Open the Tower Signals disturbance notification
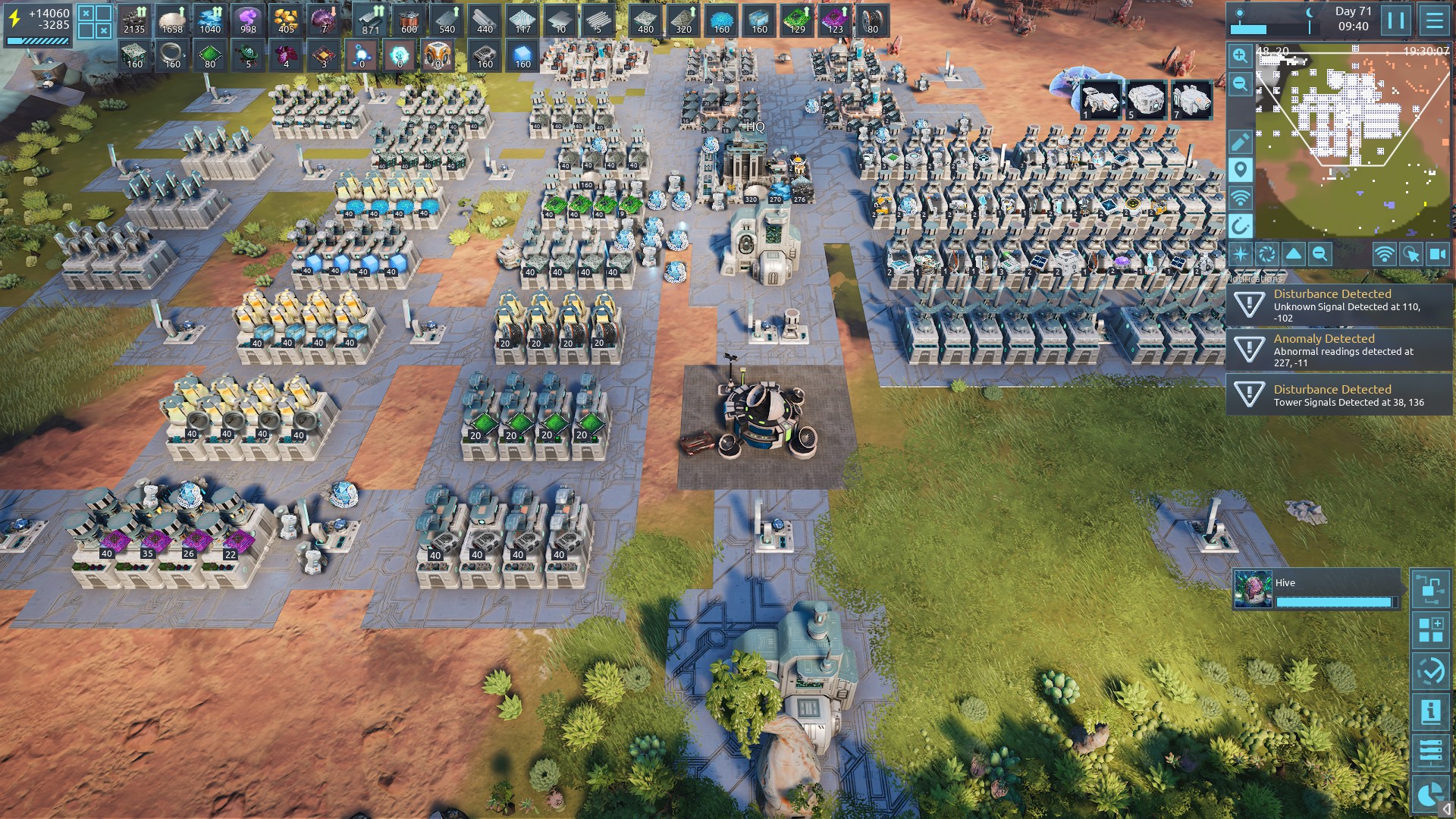1456x819 pixels. 1339,395
